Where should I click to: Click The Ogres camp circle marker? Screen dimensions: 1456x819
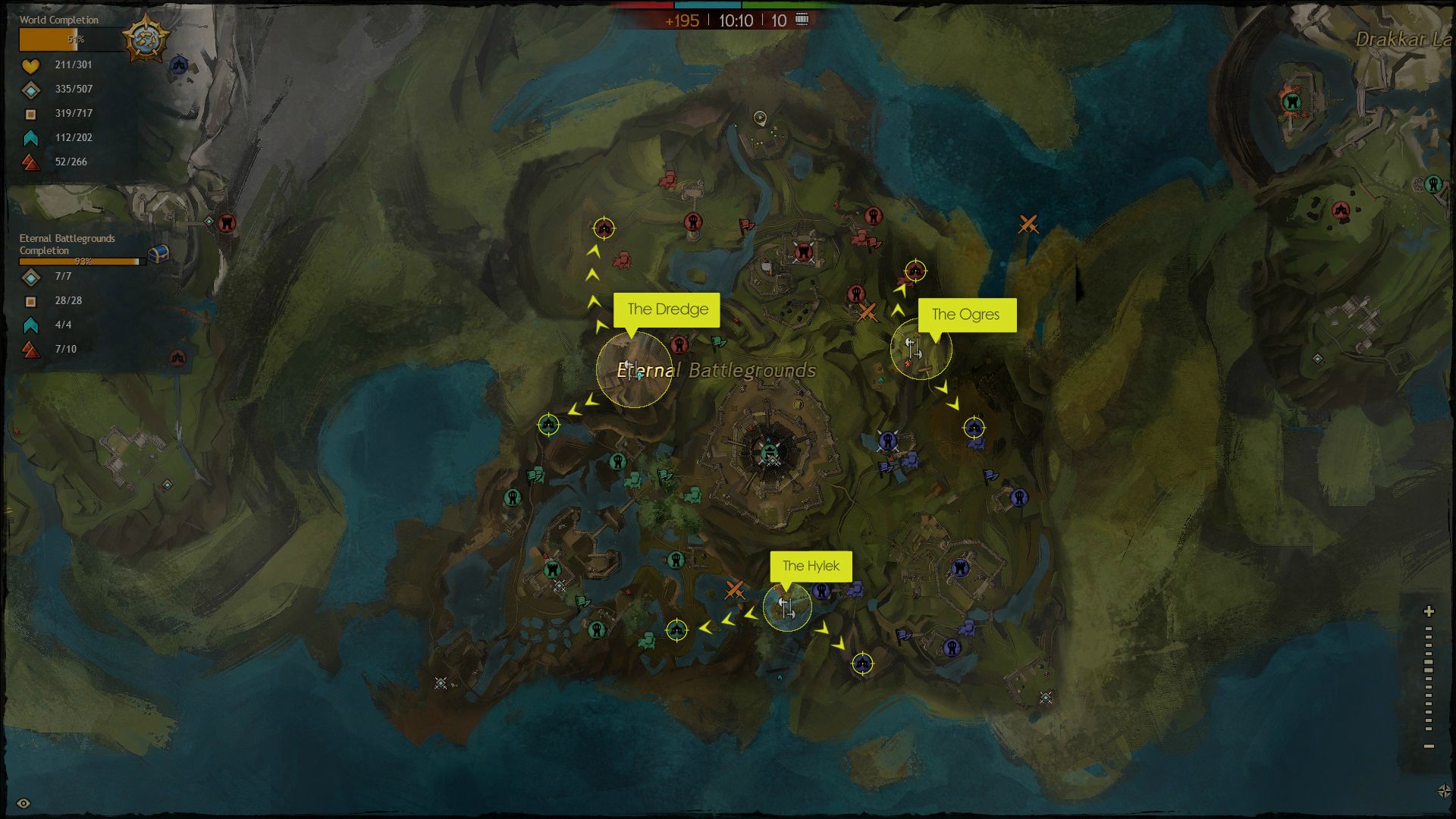[x=920, y=349]
